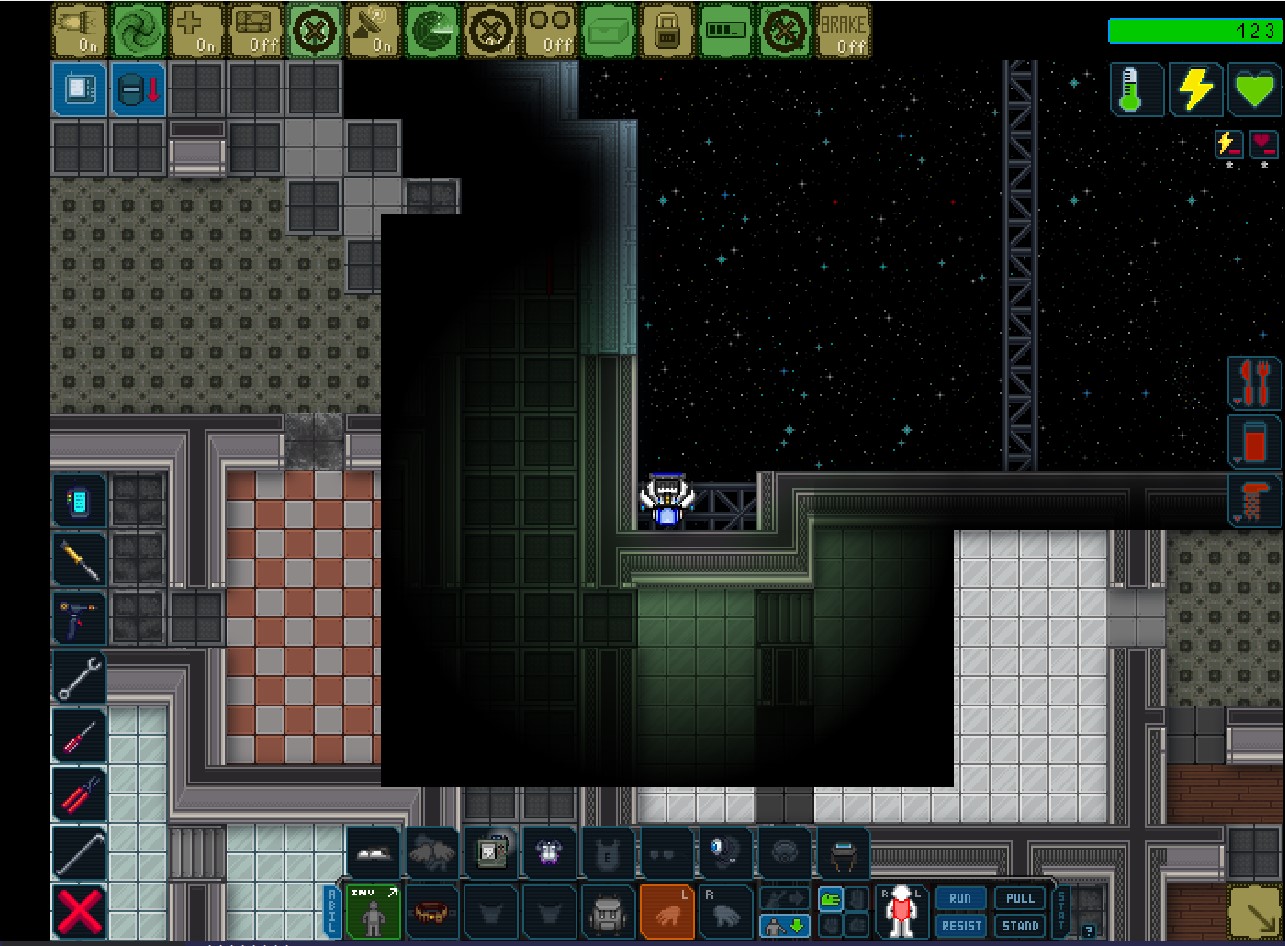Select the backpack equipment slot
Image resolution: width=1285 pixels, height=946 pixels.
point(608,912)
